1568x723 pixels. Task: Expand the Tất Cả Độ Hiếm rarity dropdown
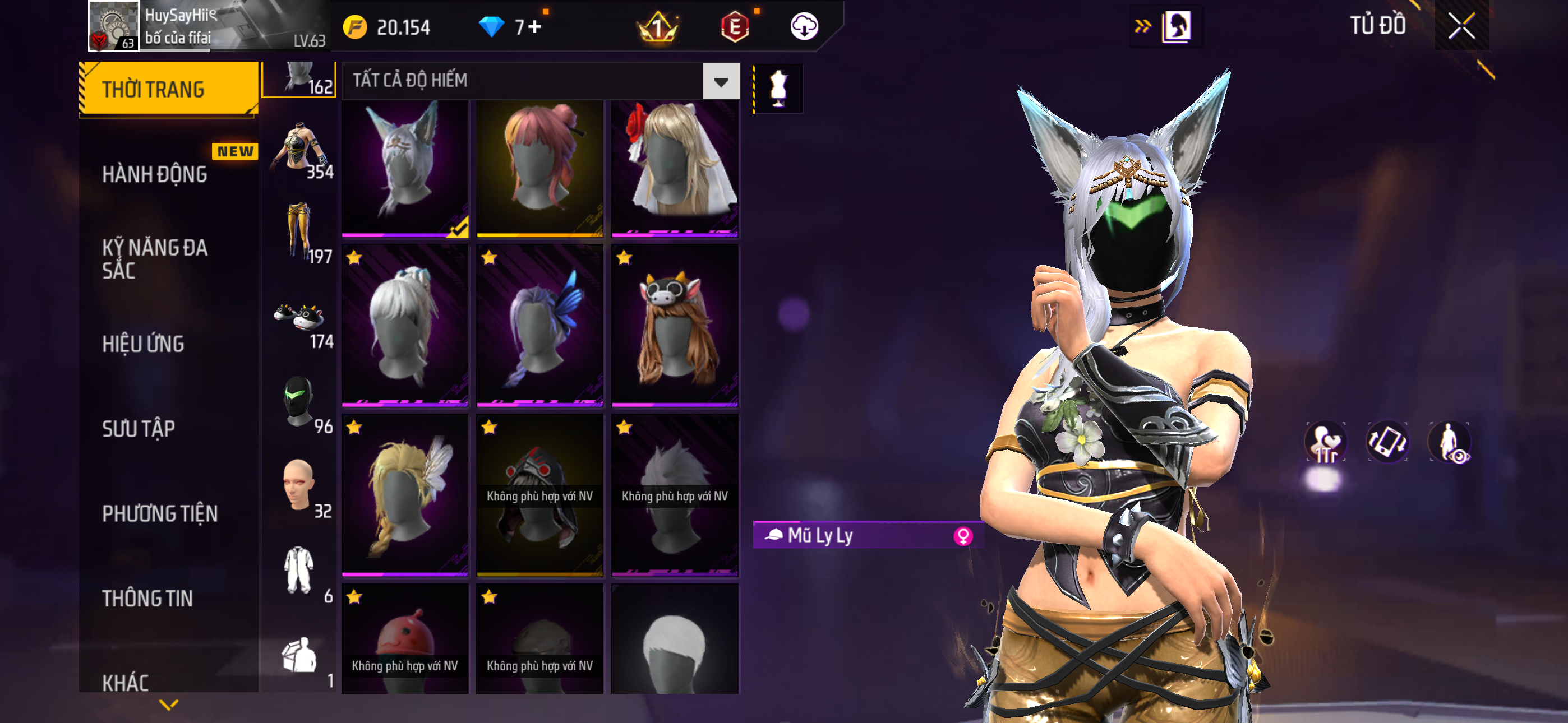(x=721, y=81)
